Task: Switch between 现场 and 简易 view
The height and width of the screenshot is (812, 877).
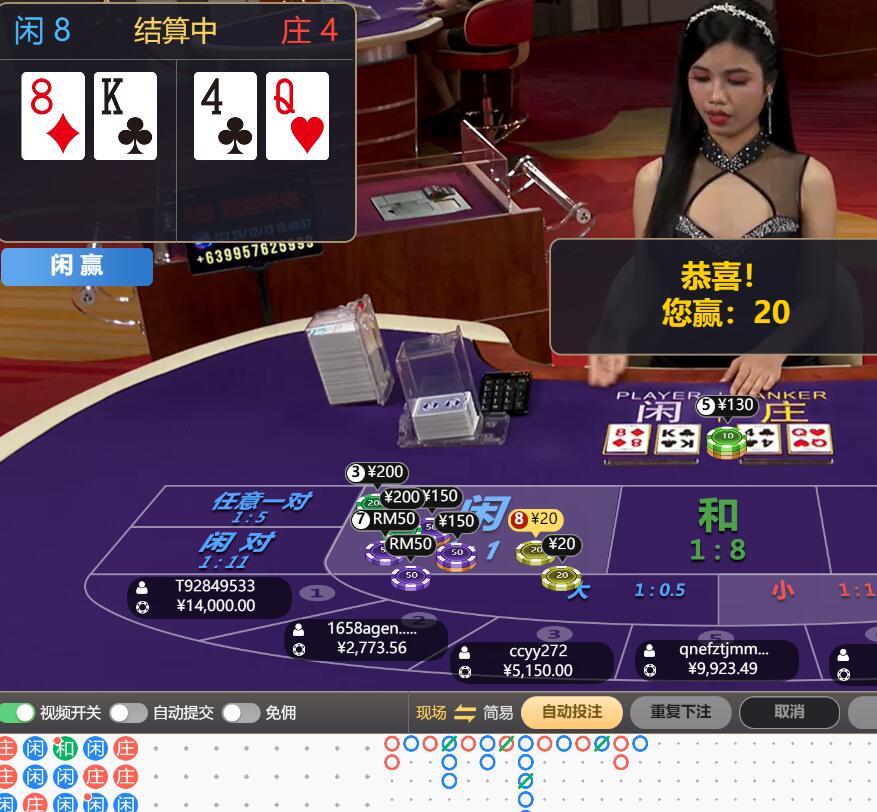Action: tap(465, 713)
